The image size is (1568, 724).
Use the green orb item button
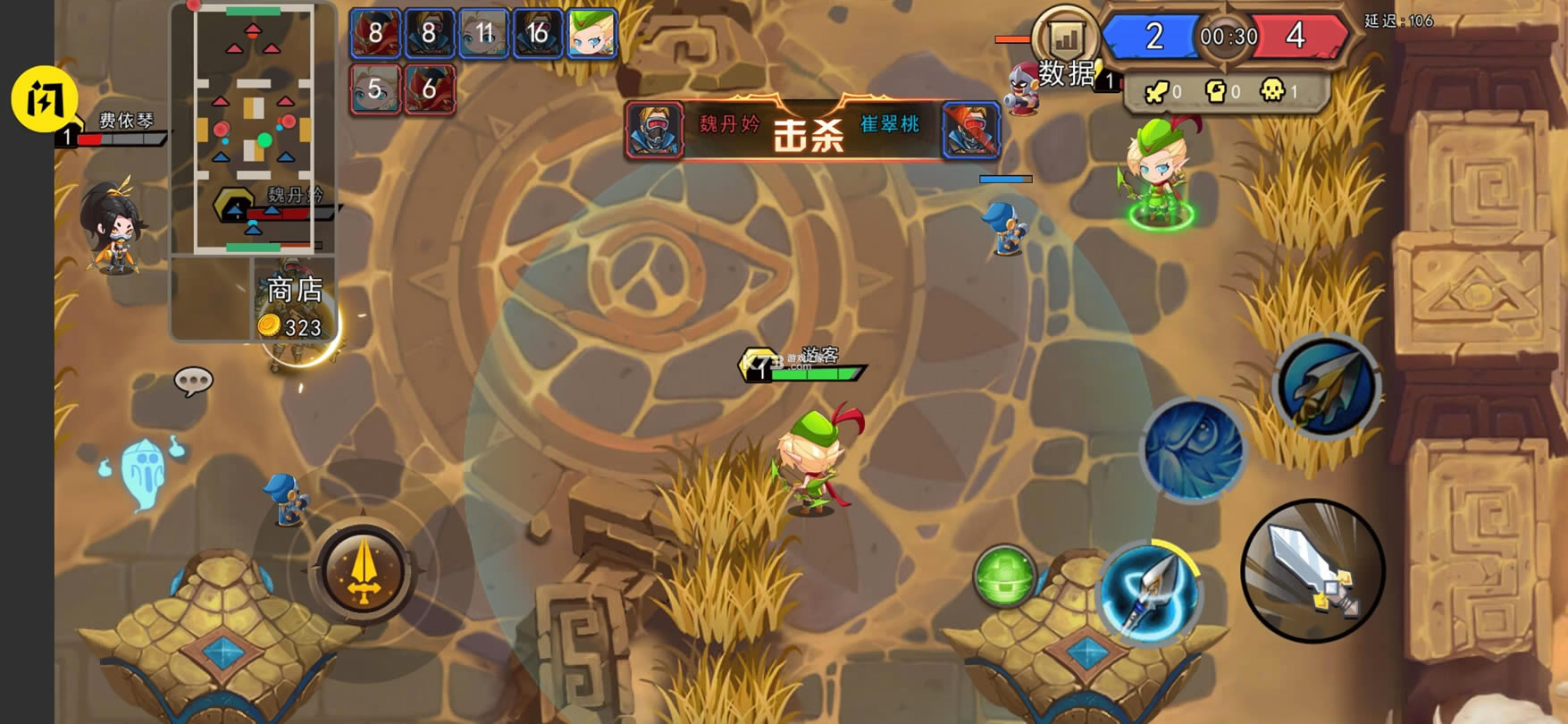1004,577
